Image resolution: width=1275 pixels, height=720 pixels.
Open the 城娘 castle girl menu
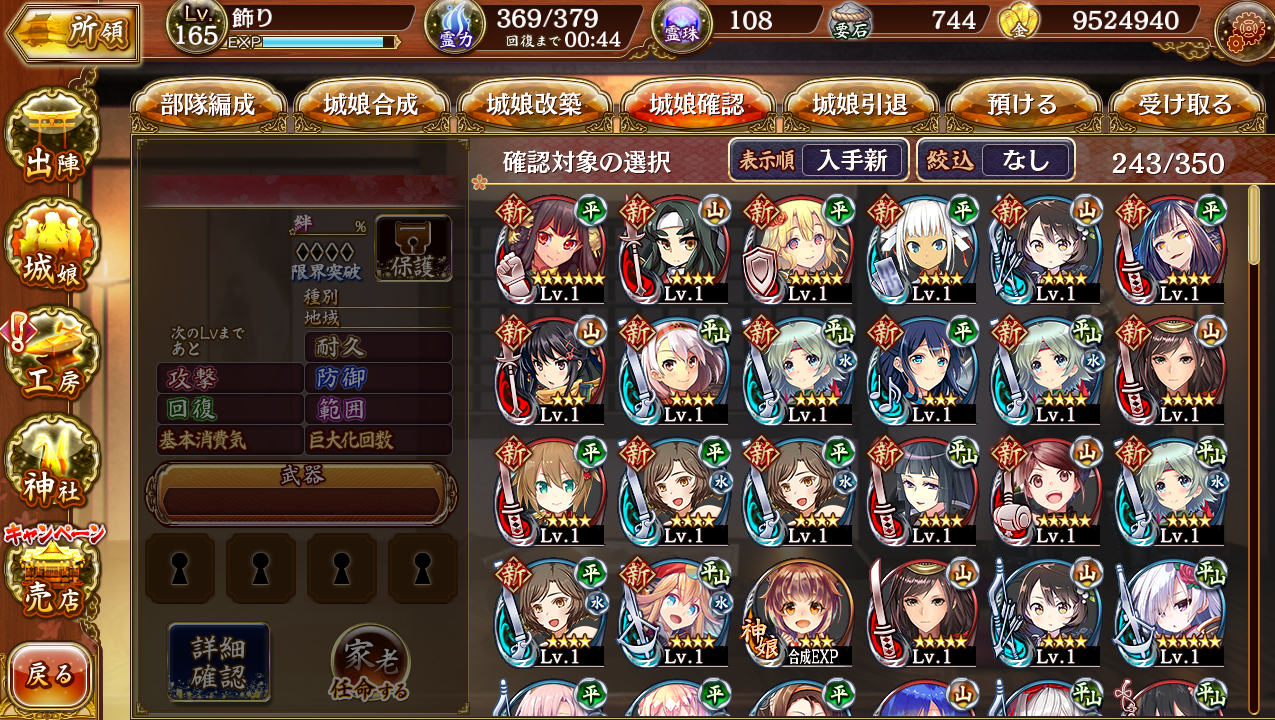coord(52,250)
